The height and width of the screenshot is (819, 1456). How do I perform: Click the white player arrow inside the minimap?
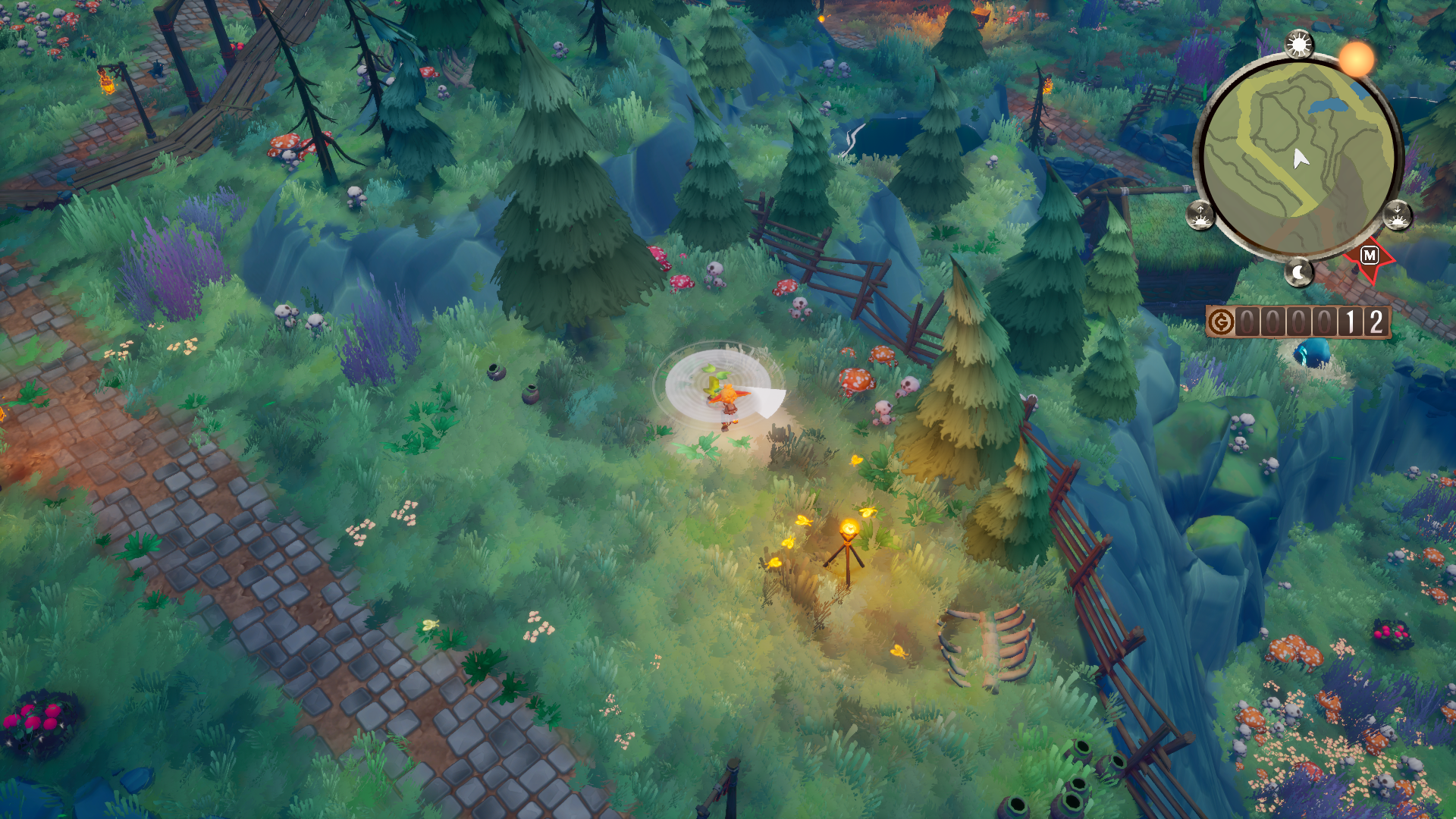pos(1300,158)
